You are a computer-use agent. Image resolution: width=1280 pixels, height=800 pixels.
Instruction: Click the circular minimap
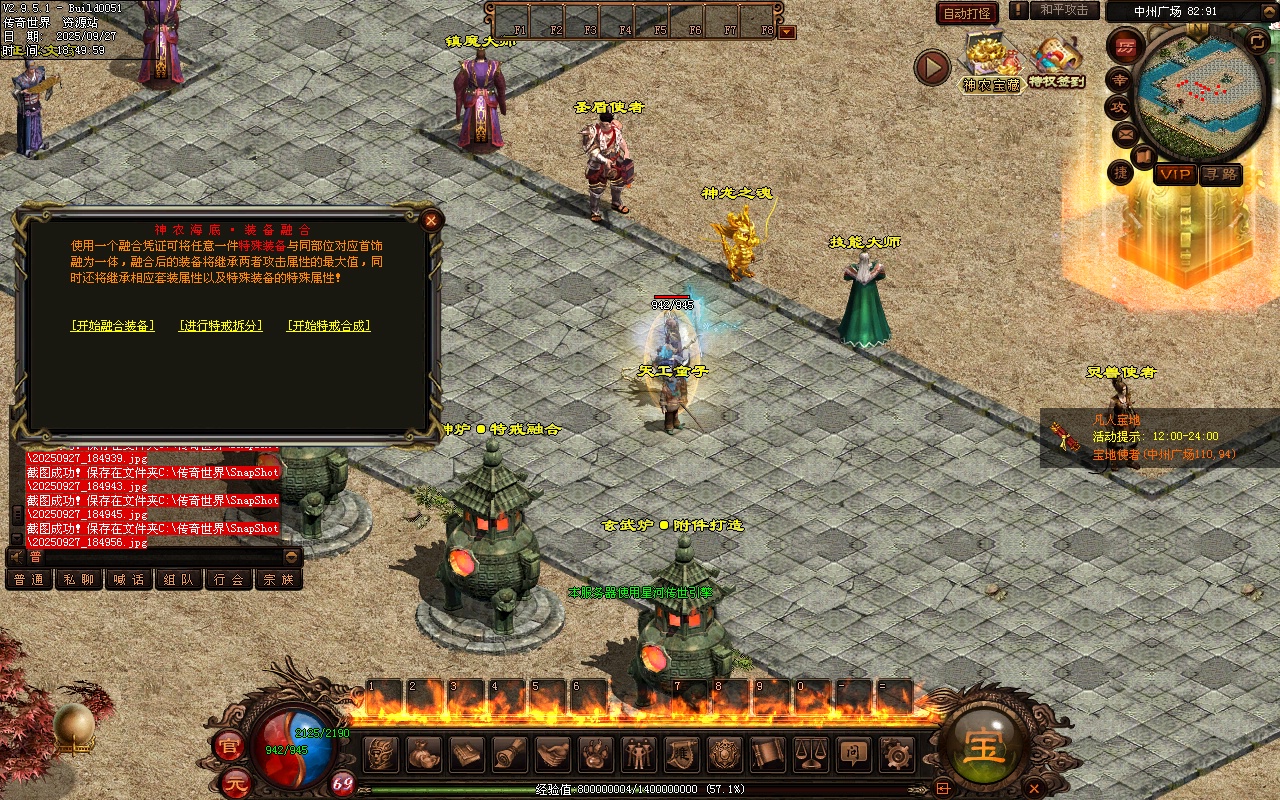click(1200, 95)
